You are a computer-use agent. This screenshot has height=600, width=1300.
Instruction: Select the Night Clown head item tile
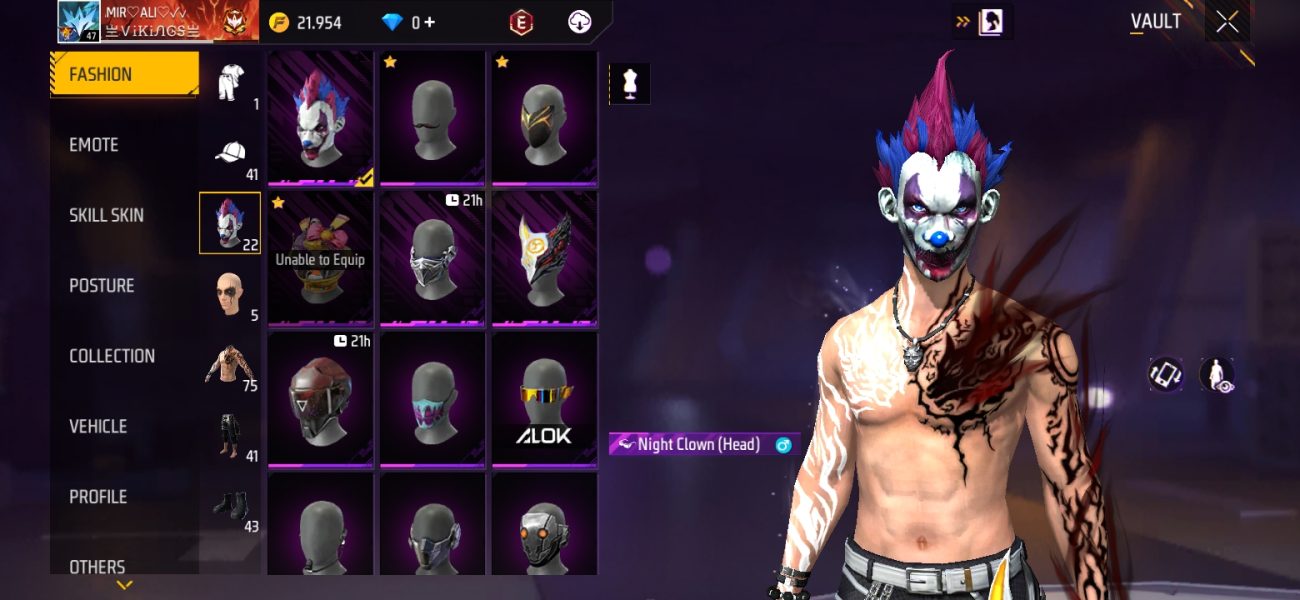coord(321,119)
